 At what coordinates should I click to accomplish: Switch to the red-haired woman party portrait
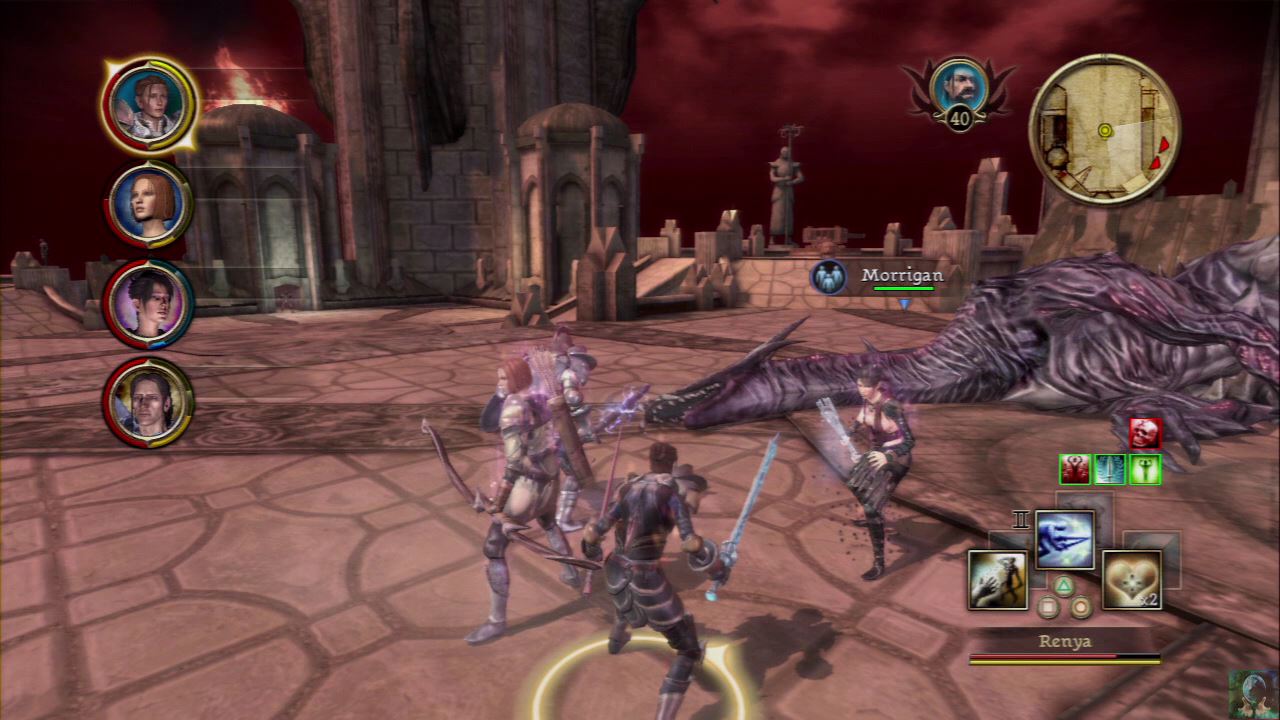pos(149,203)
